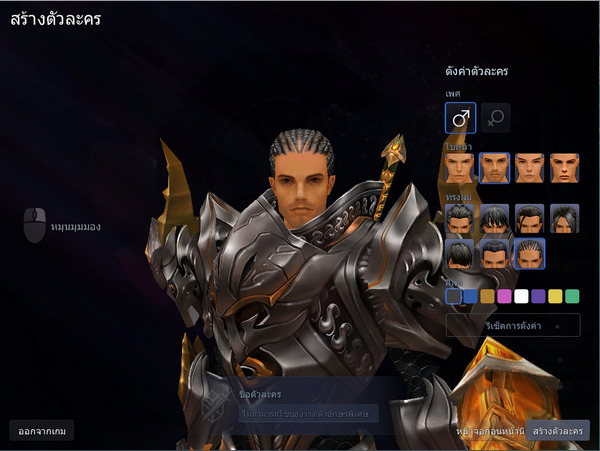Choose the bearded face option
The width and height of the screenshot is (600, 451).
pos(495,168)
